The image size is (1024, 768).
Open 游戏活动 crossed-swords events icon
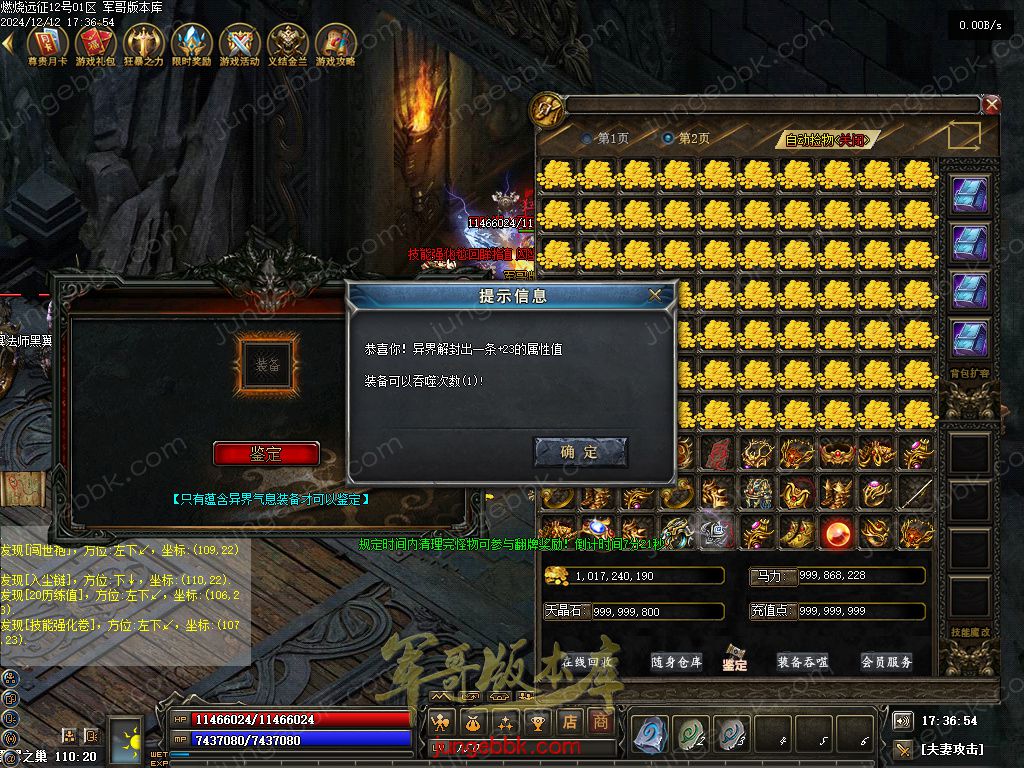coord(239,46)
